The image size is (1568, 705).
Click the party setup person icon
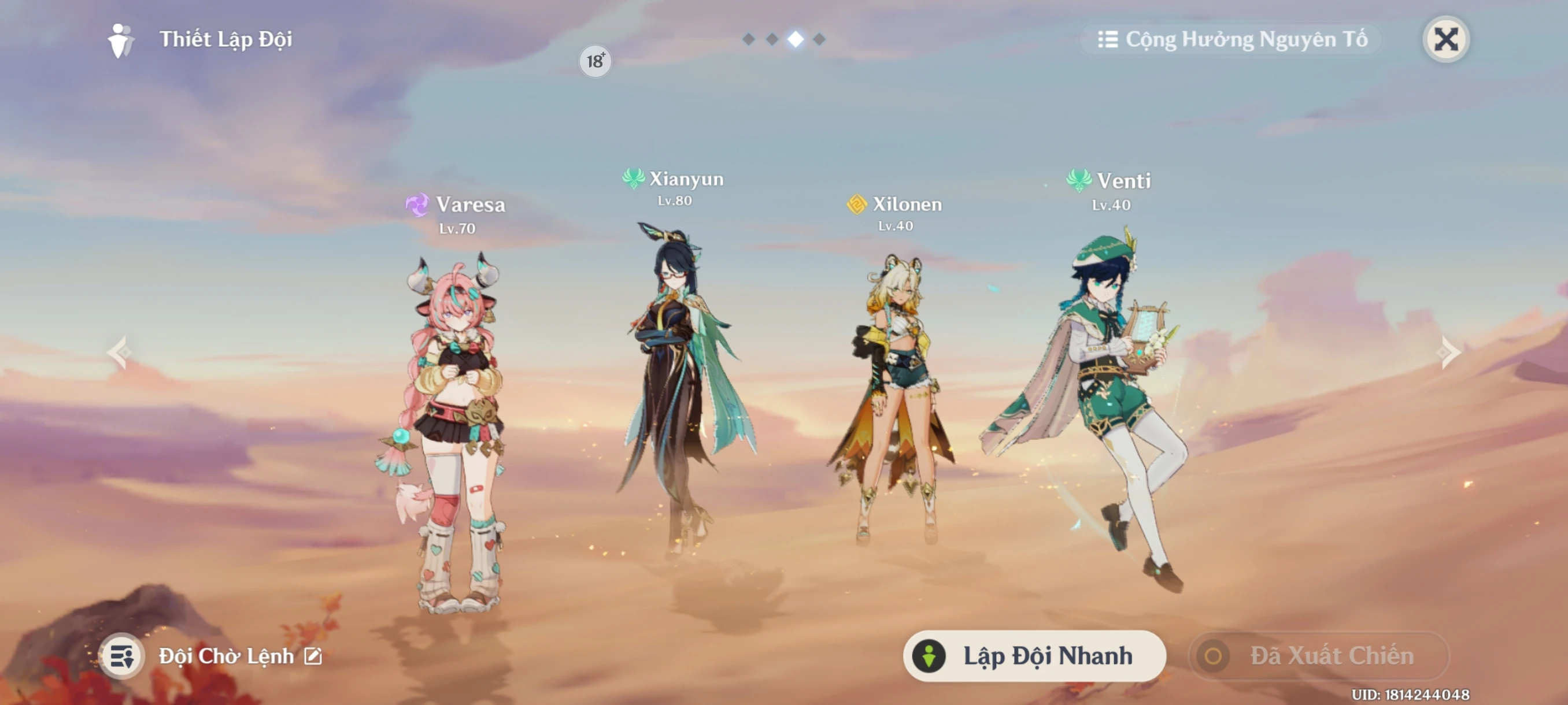pyautogui.click(x=120, y=39)
